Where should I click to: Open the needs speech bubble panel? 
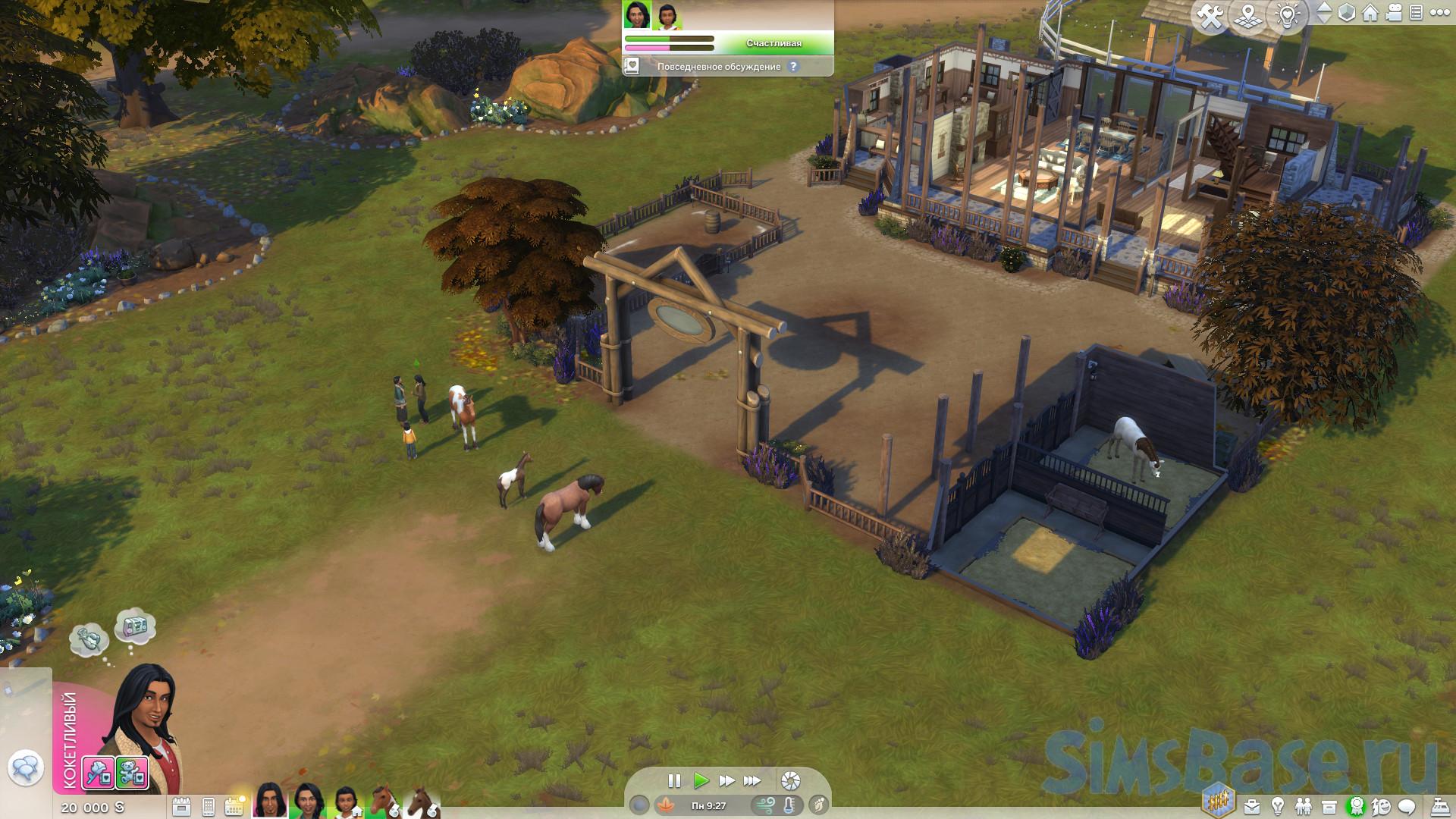(x=1407, y=805)
